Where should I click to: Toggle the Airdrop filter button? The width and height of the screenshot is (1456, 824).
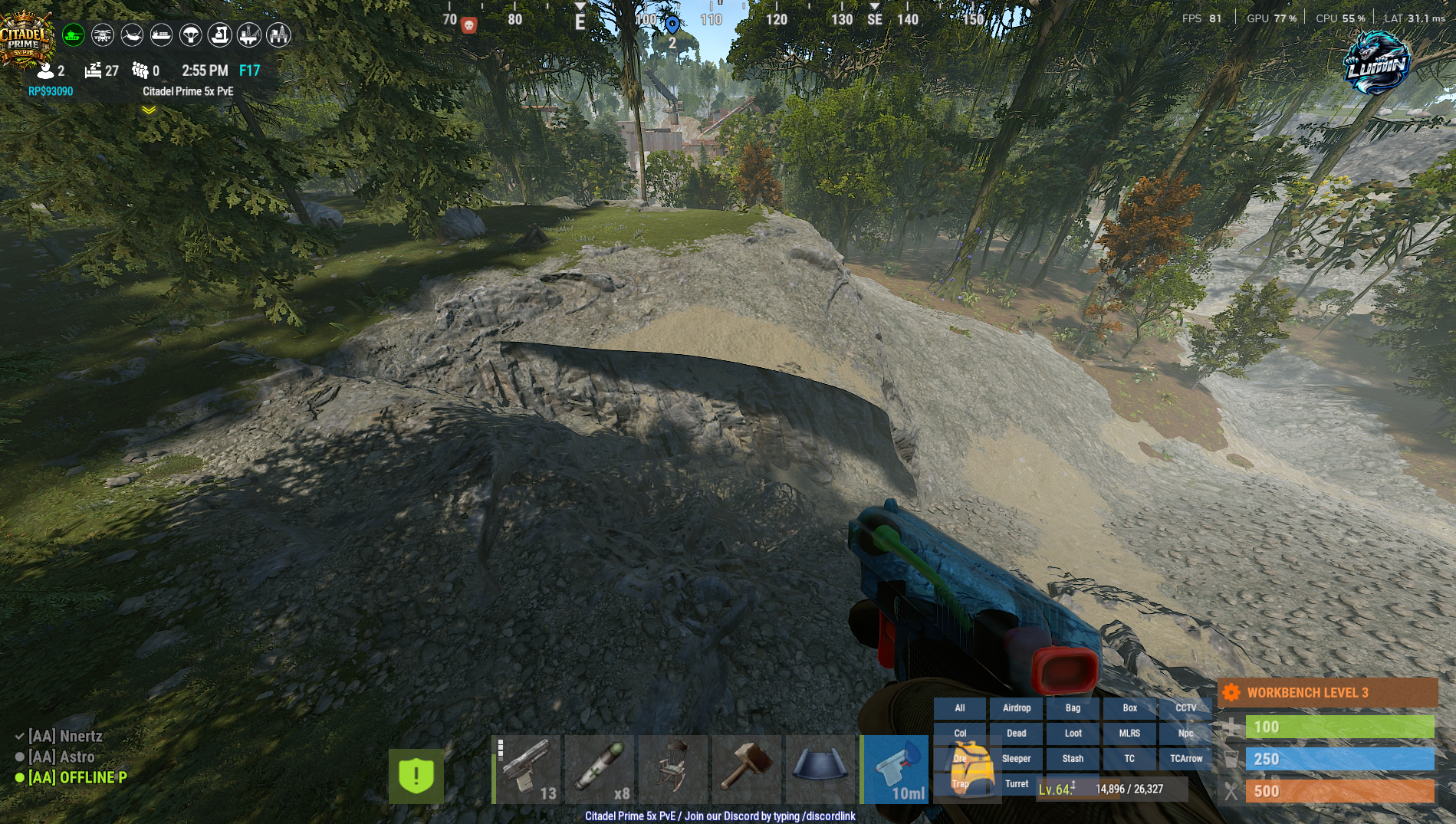(1017, 708)
